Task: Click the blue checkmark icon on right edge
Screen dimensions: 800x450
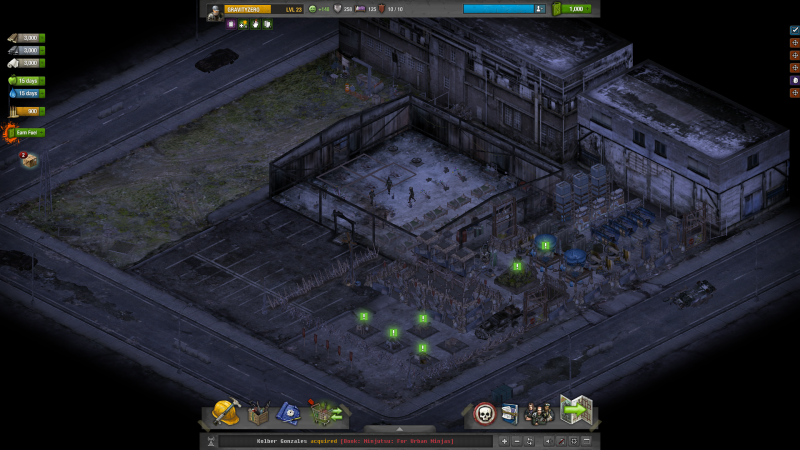Action: tap(794, 30)
